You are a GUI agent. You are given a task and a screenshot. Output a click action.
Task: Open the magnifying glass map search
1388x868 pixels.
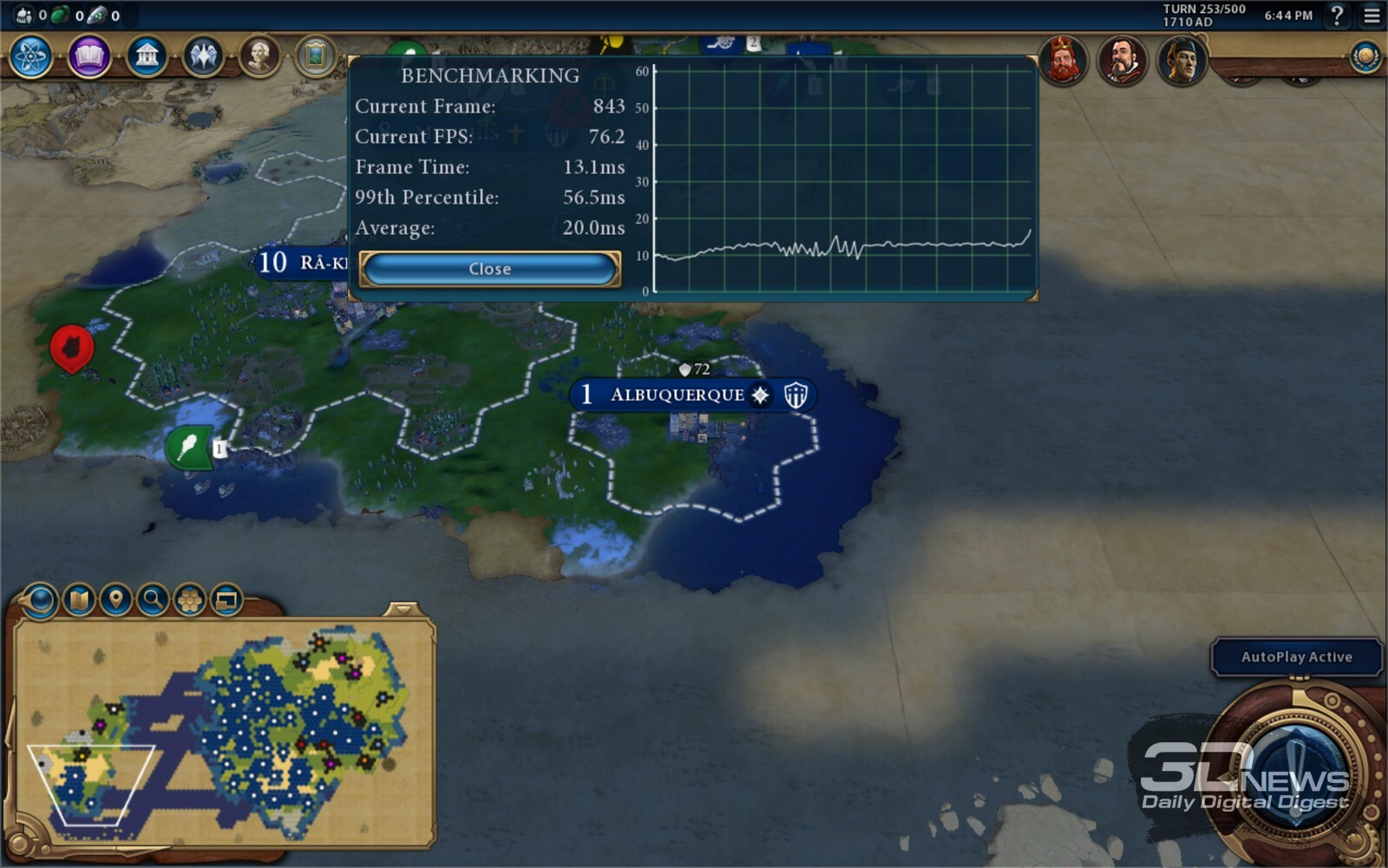point(153,599)
